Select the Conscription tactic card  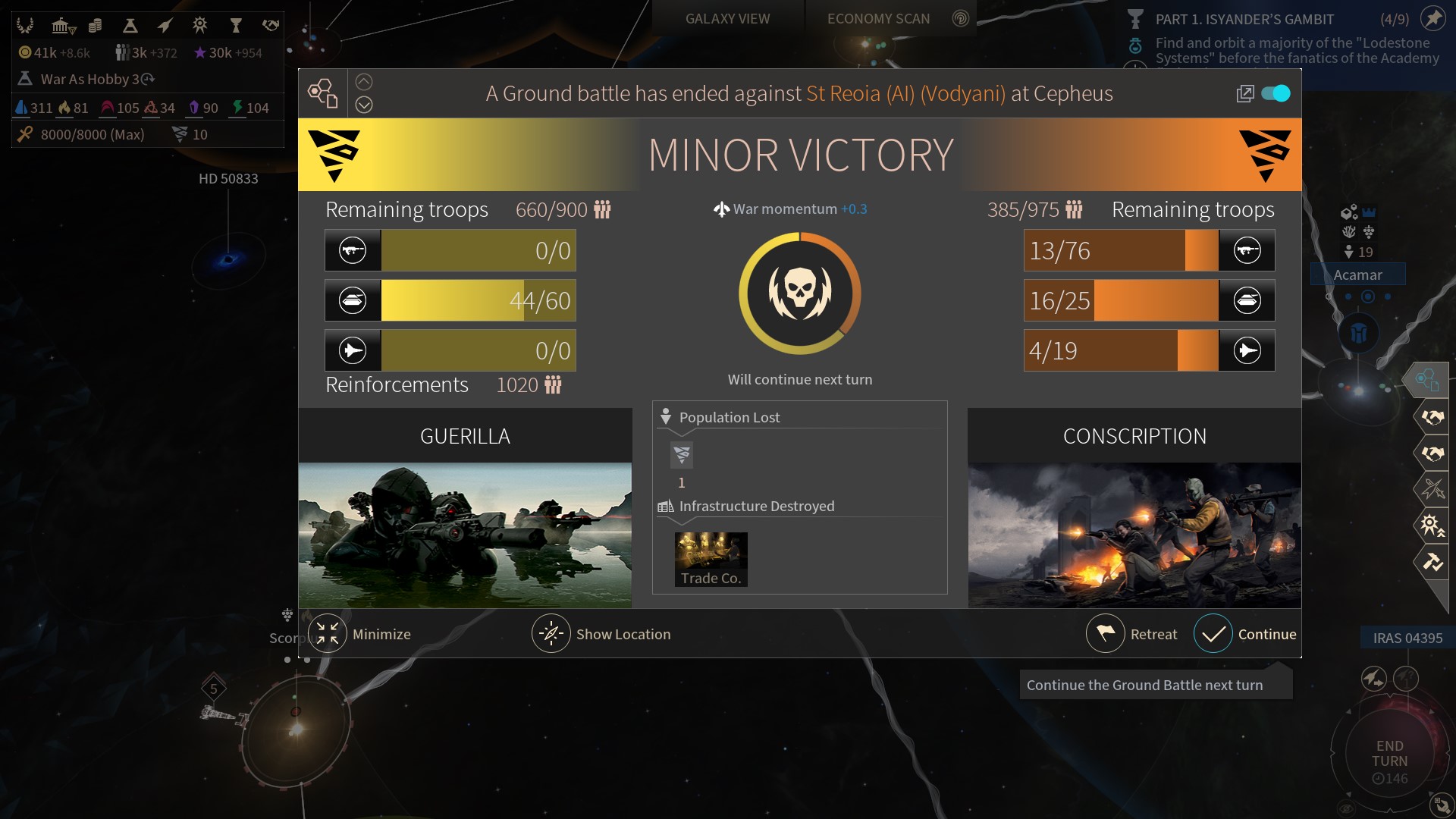pos(1134,508)
